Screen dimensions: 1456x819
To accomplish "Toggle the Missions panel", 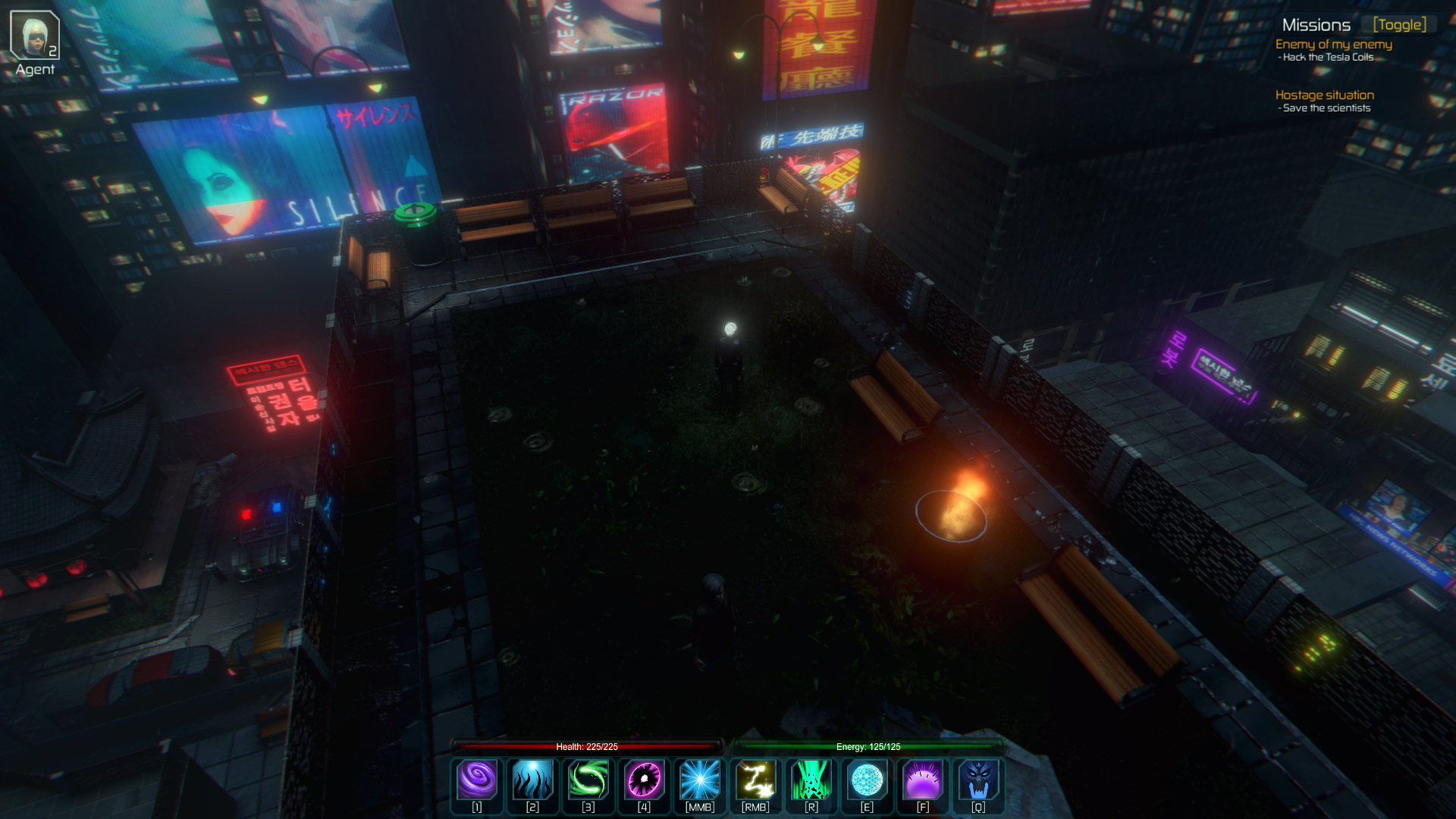I will (1399, 25).
